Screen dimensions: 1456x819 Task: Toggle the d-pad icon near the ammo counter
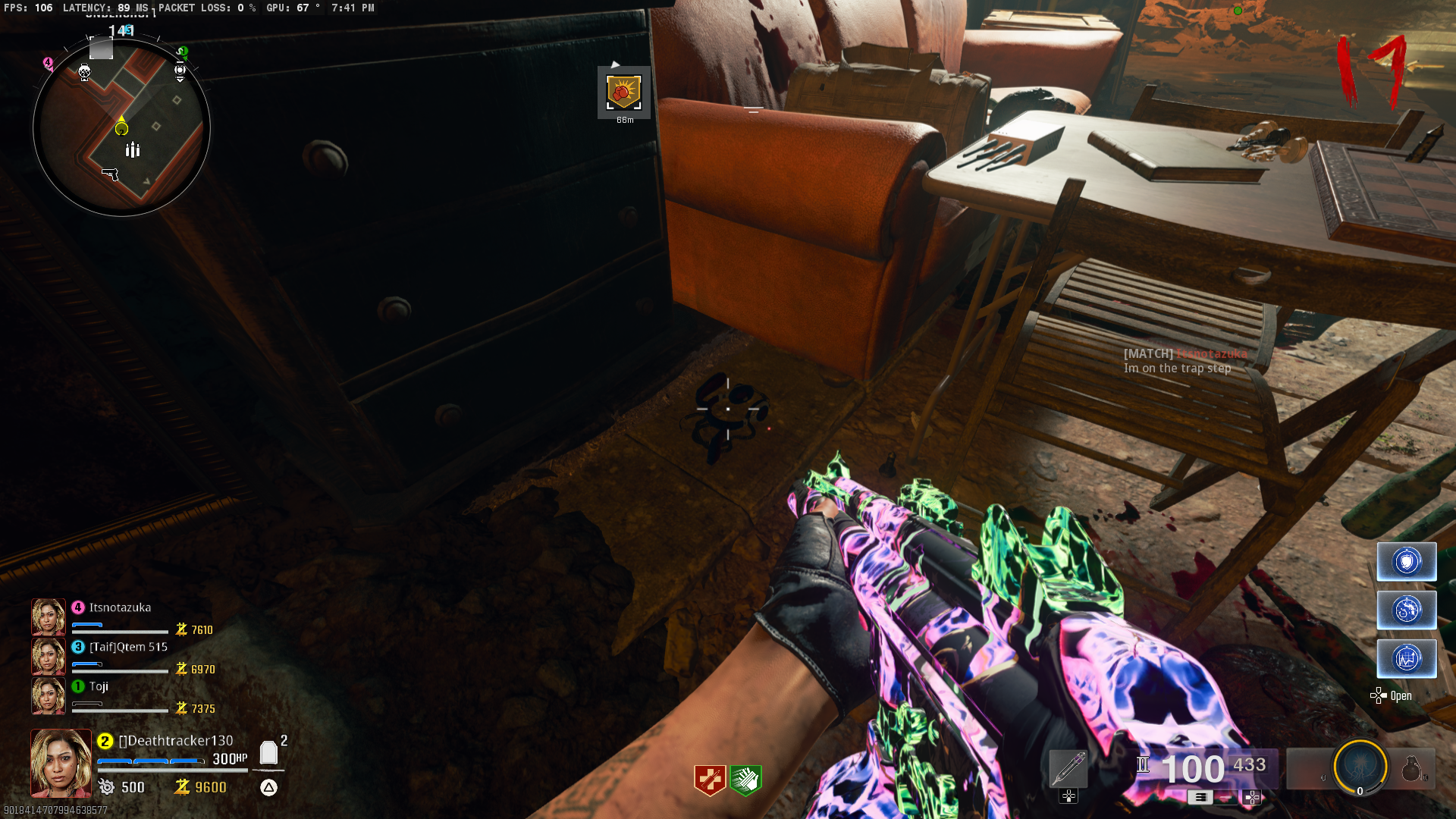click(x=1252, y=799)
